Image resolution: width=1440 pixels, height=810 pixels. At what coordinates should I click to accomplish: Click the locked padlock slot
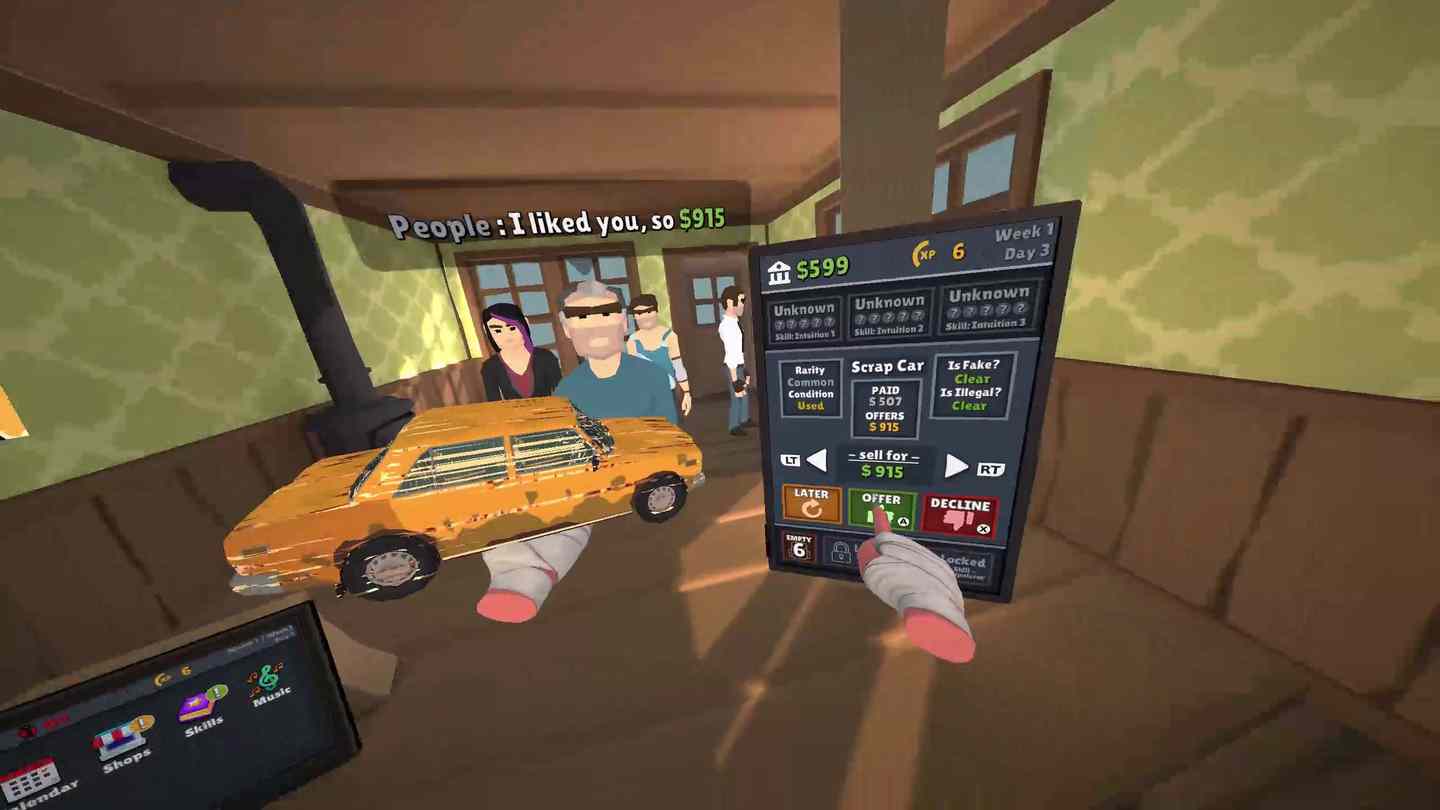click(x=841, y=552)
